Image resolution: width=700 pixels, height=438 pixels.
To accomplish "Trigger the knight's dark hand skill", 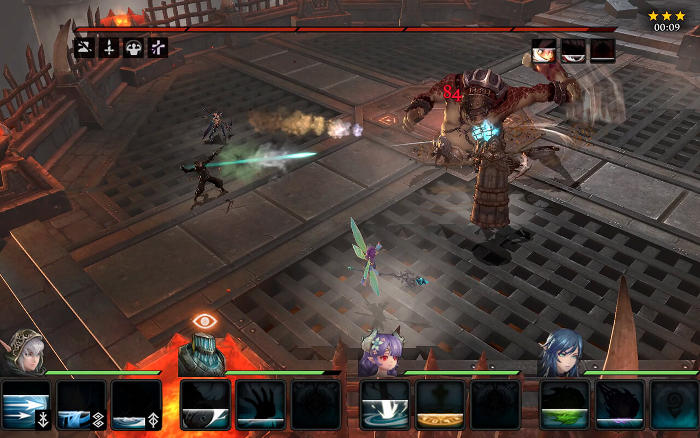I will [260, 405].
